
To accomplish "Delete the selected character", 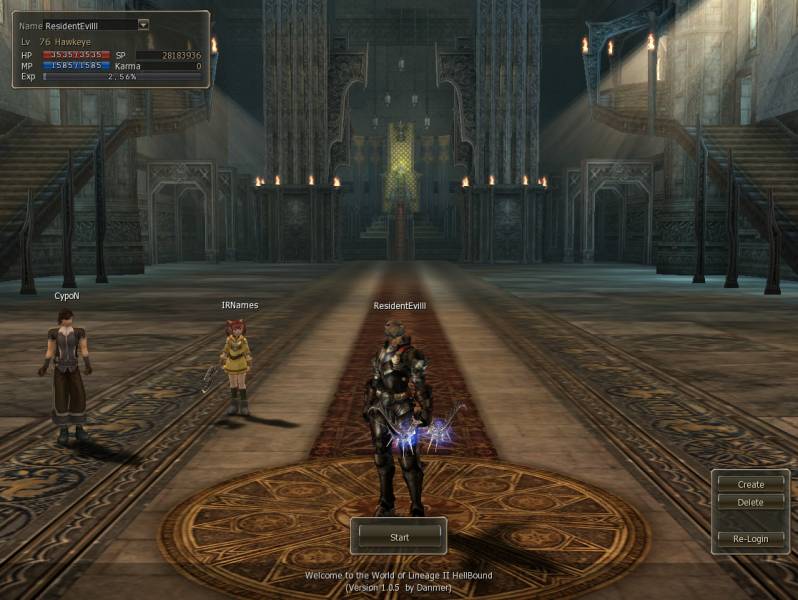I will (750, 502).
